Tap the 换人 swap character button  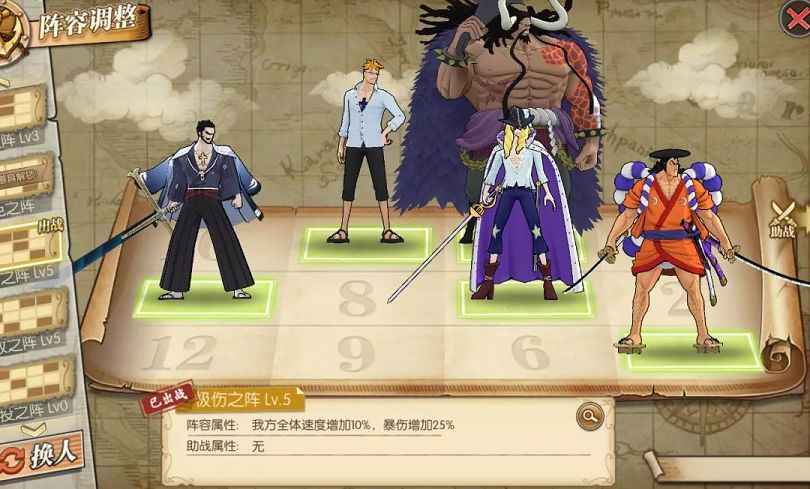(x=42, y=455)
